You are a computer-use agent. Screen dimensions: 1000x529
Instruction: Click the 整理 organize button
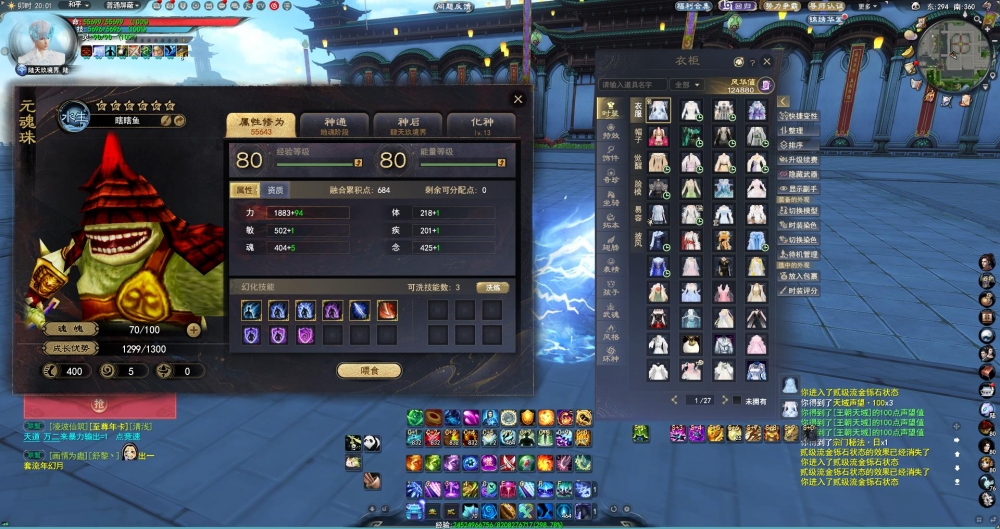(795, 131)
